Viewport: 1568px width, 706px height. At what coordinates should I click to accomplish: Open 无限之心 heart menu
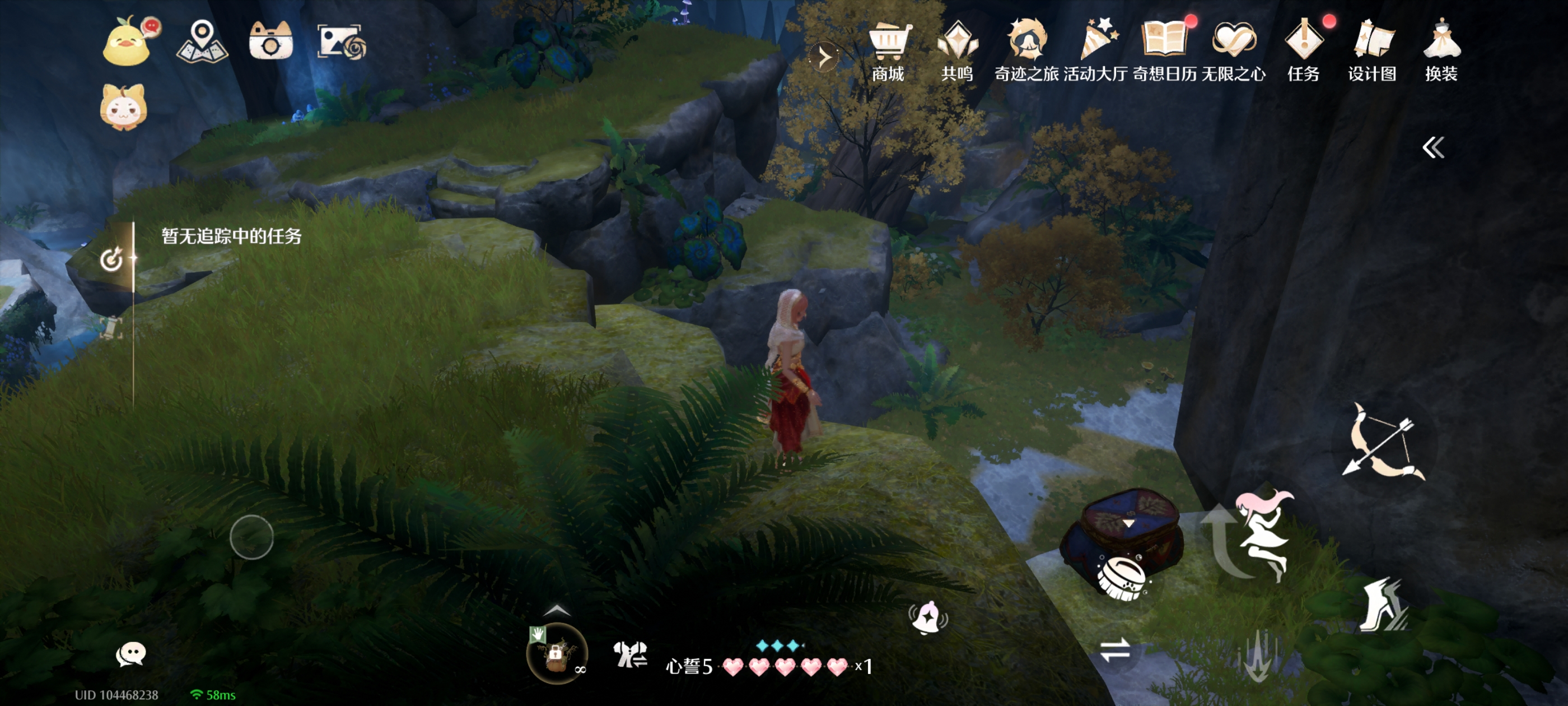coord(1234,50)
